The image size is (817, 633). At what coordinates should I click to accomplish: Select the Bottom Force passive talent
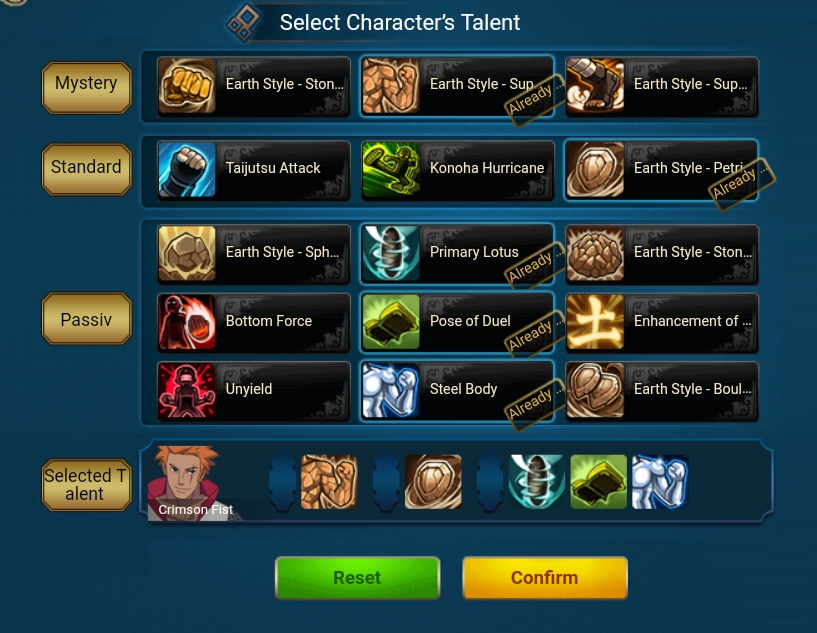pos(254,321)
